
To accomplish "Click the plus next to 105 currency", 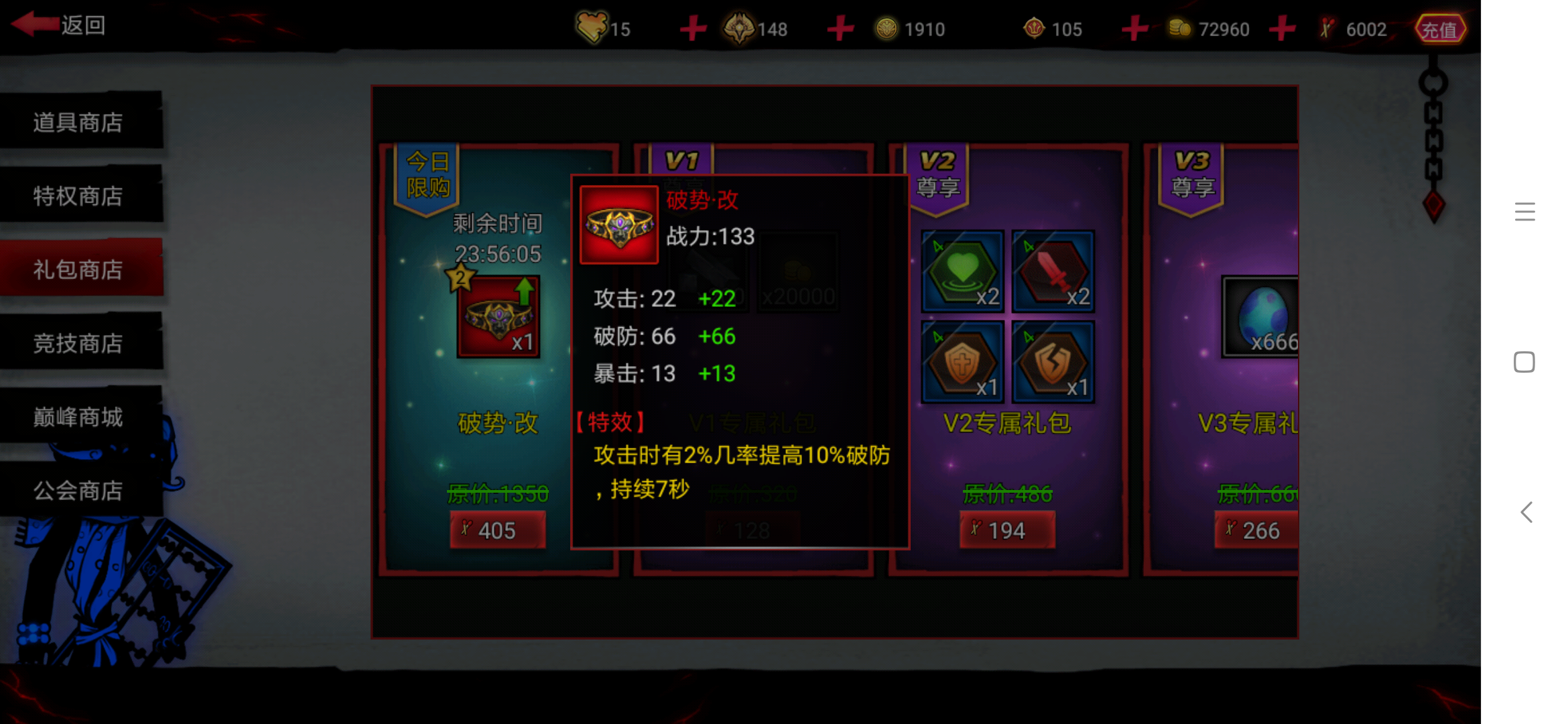I will click(x=1134, y=28).
